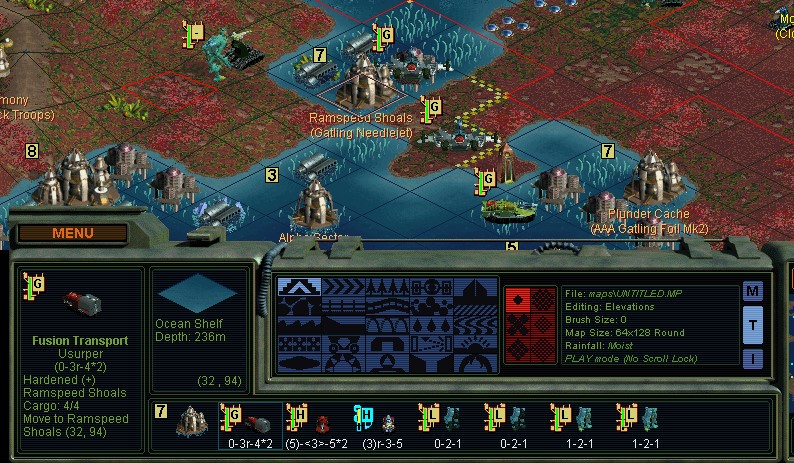Select the T button on the editor panel
Viewport: 794px width, 463px height.
[753, 325]
